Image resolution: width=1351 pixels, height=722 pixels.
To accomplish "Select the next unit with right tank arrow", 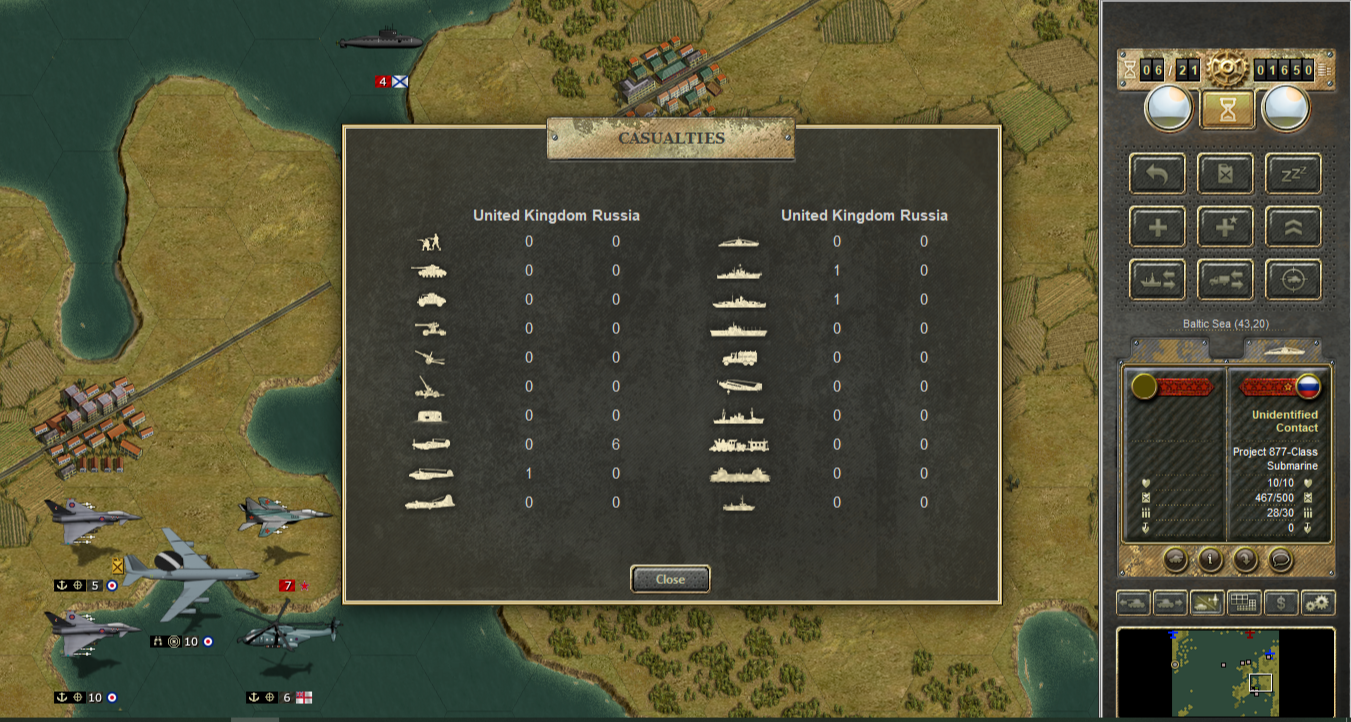I will point(1170,603).
